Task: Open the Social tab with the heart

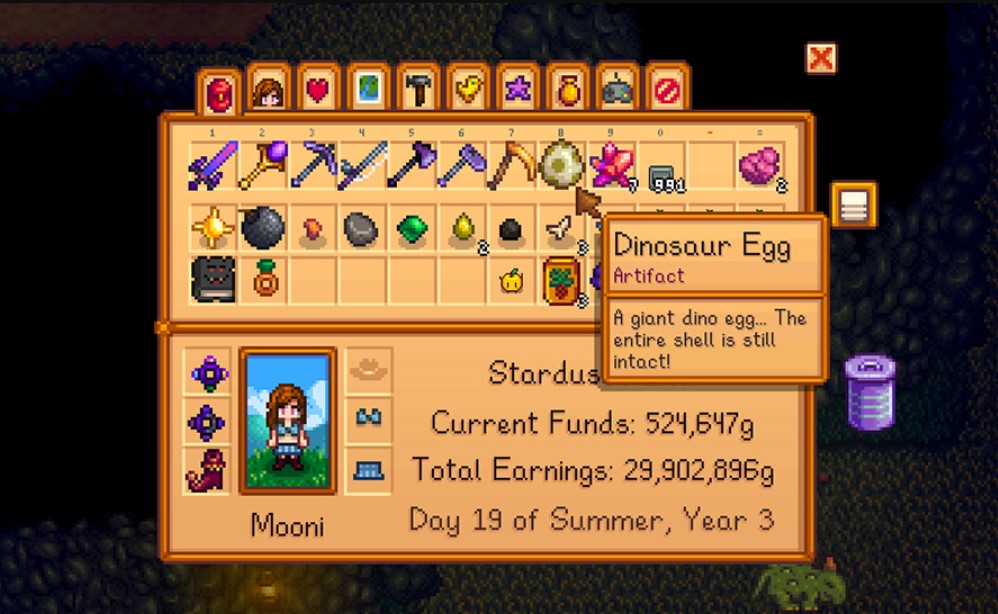Action: click(318, 92)
